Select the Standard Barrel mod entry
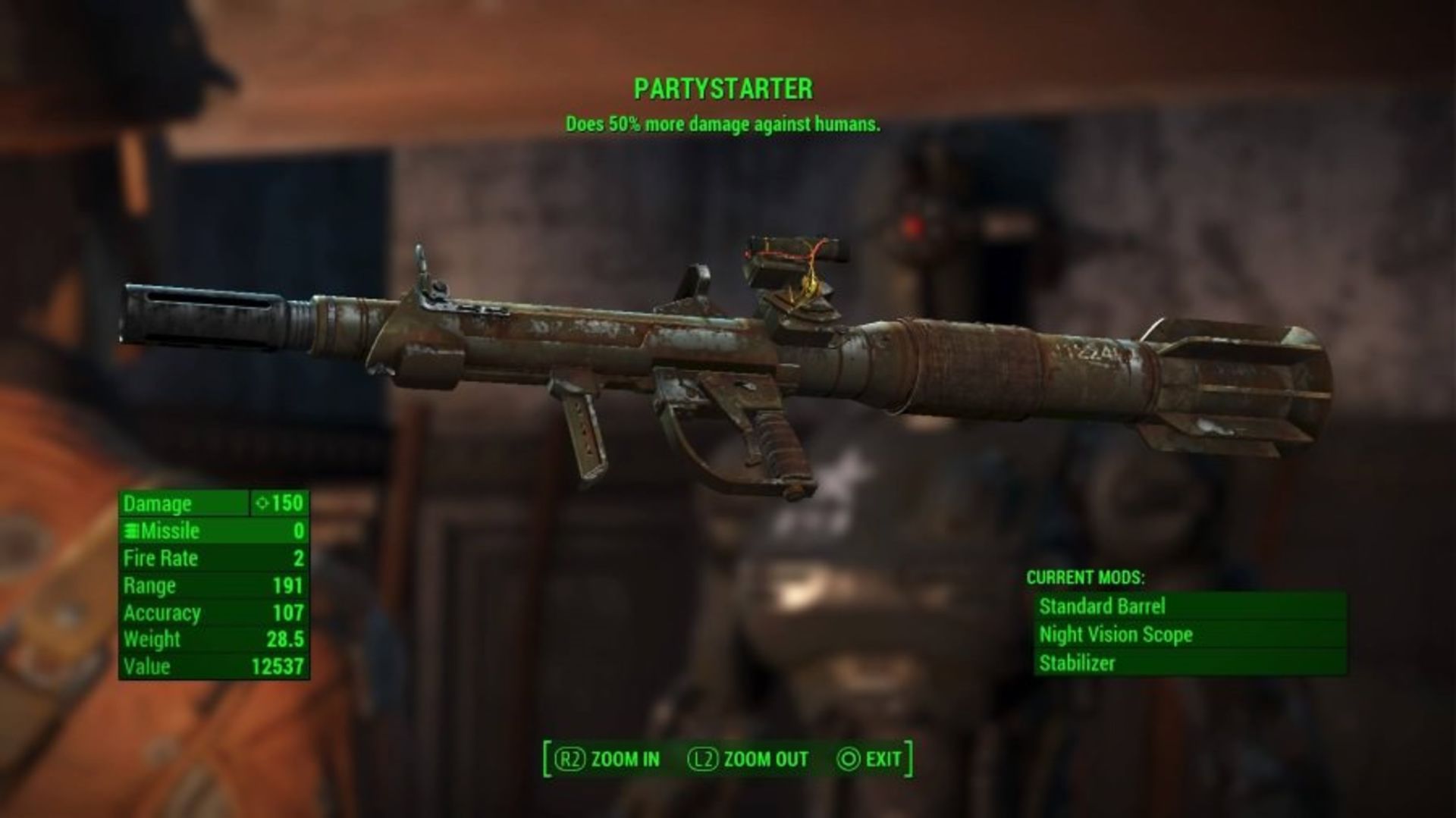 [1189, 606]
